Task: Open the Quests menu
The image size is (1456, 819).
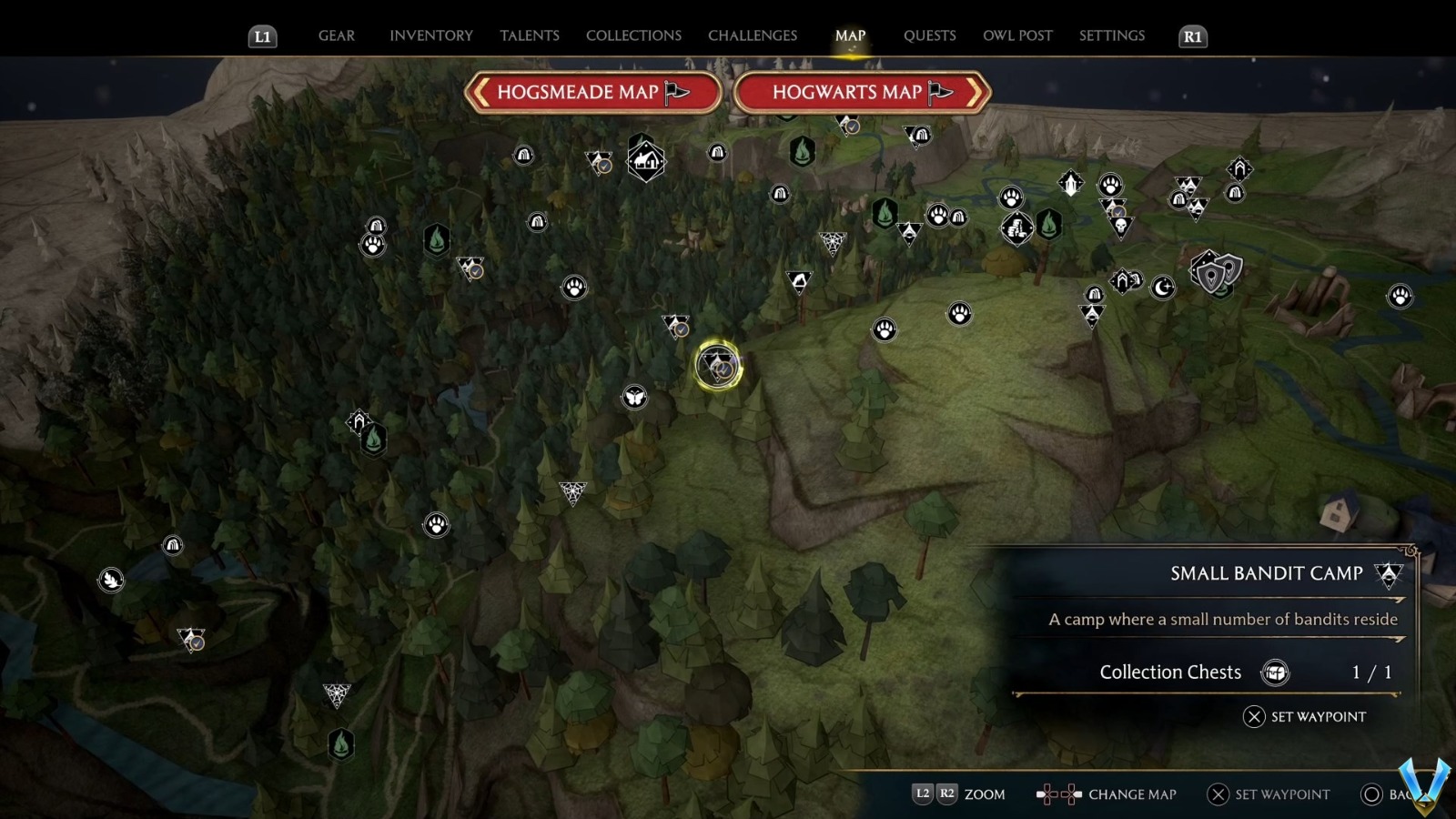Action: click(x=929, y=35)
